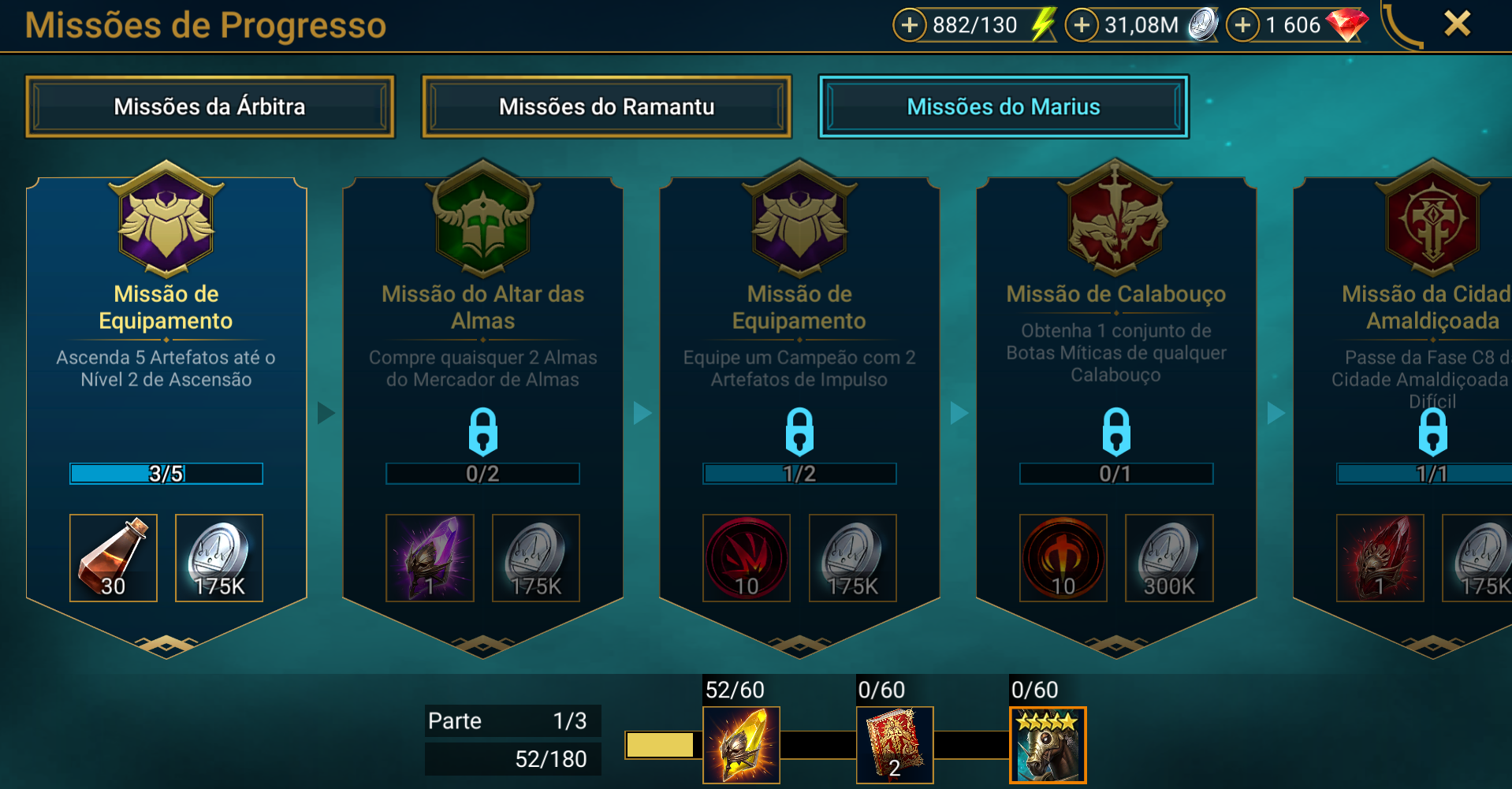Click the curved back arrow icon
1512x789 pixels.
(x=1401, y=25)
